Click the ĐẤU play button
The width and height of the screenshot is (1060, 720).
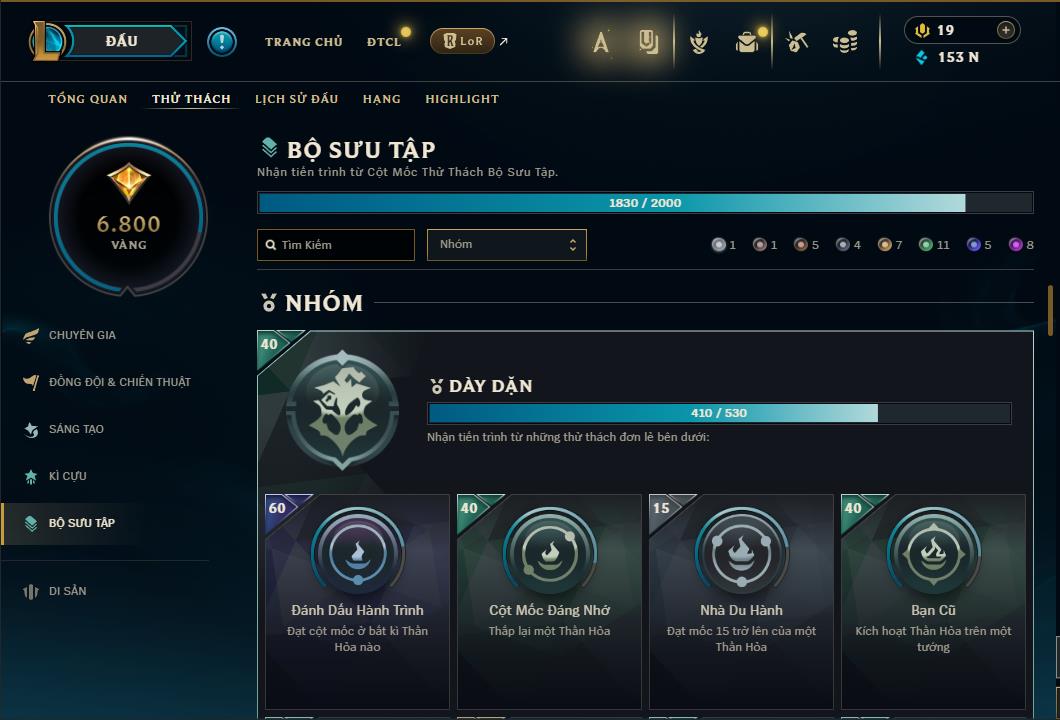coord(122,41)
